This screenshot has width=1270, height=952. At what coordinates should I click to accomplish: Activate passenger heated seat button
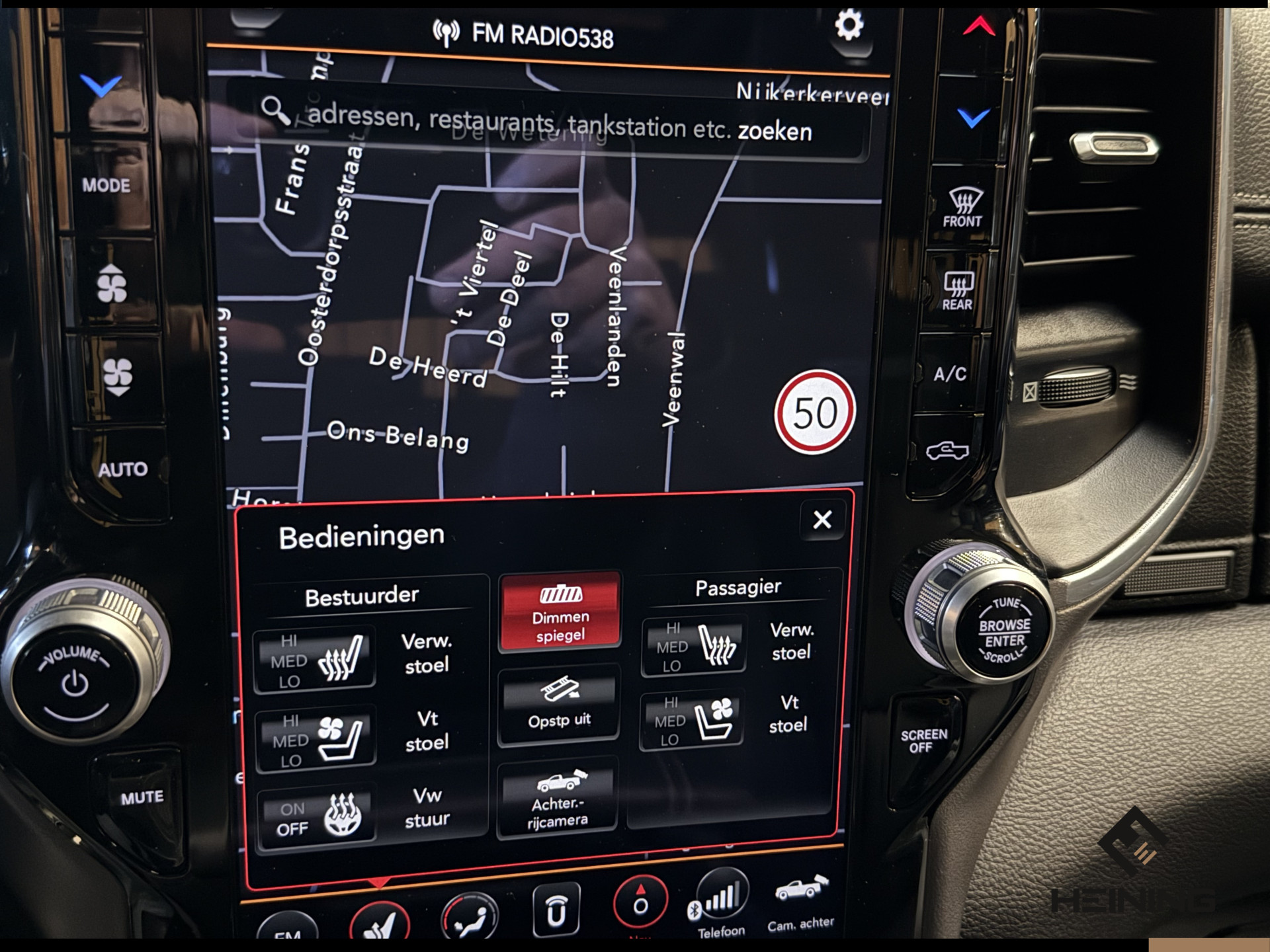(x=694, y=647)
